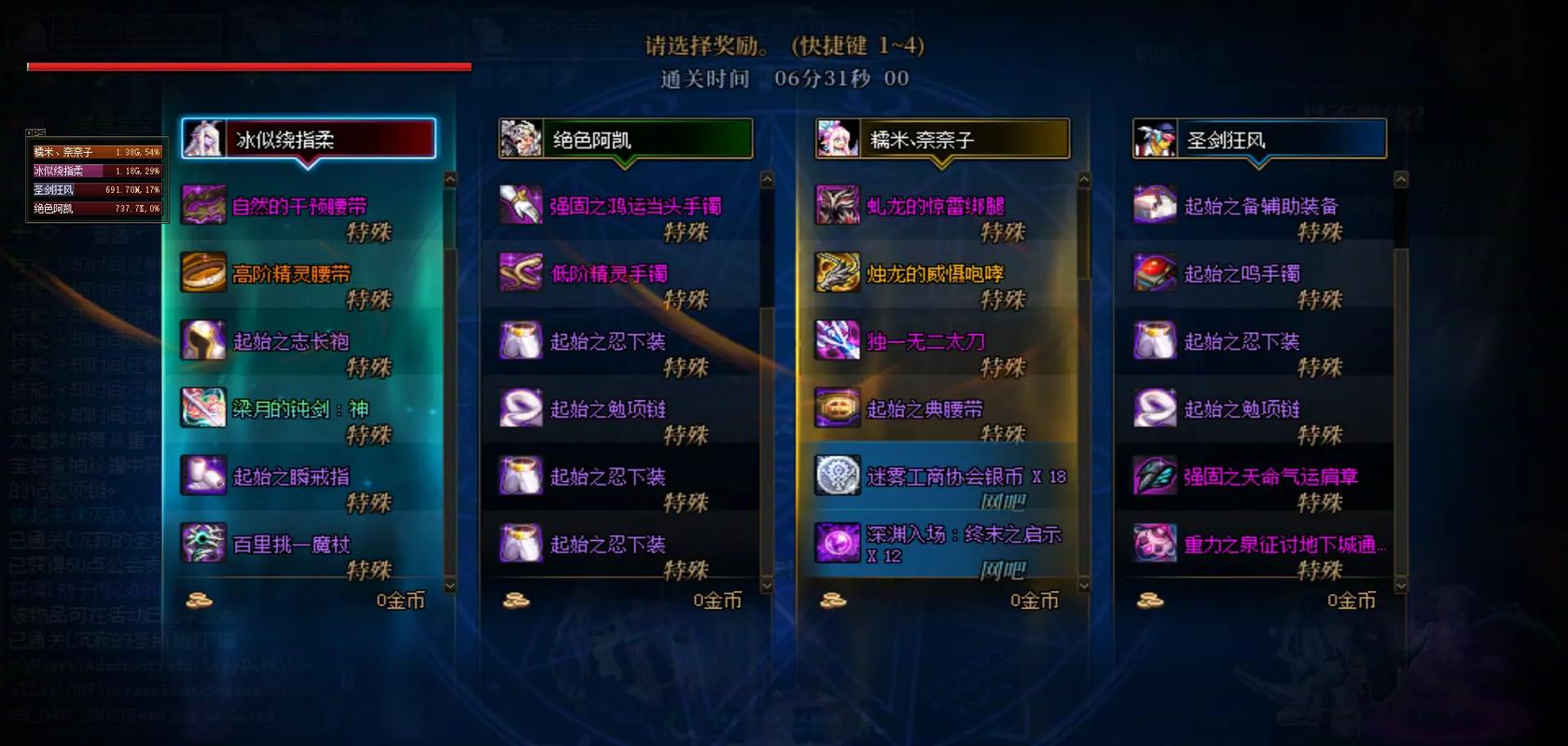The height and width of the screenshot is (746, 1568).
Task: Click the 独一无二太刀 katana icon
Action: (838, 341)
